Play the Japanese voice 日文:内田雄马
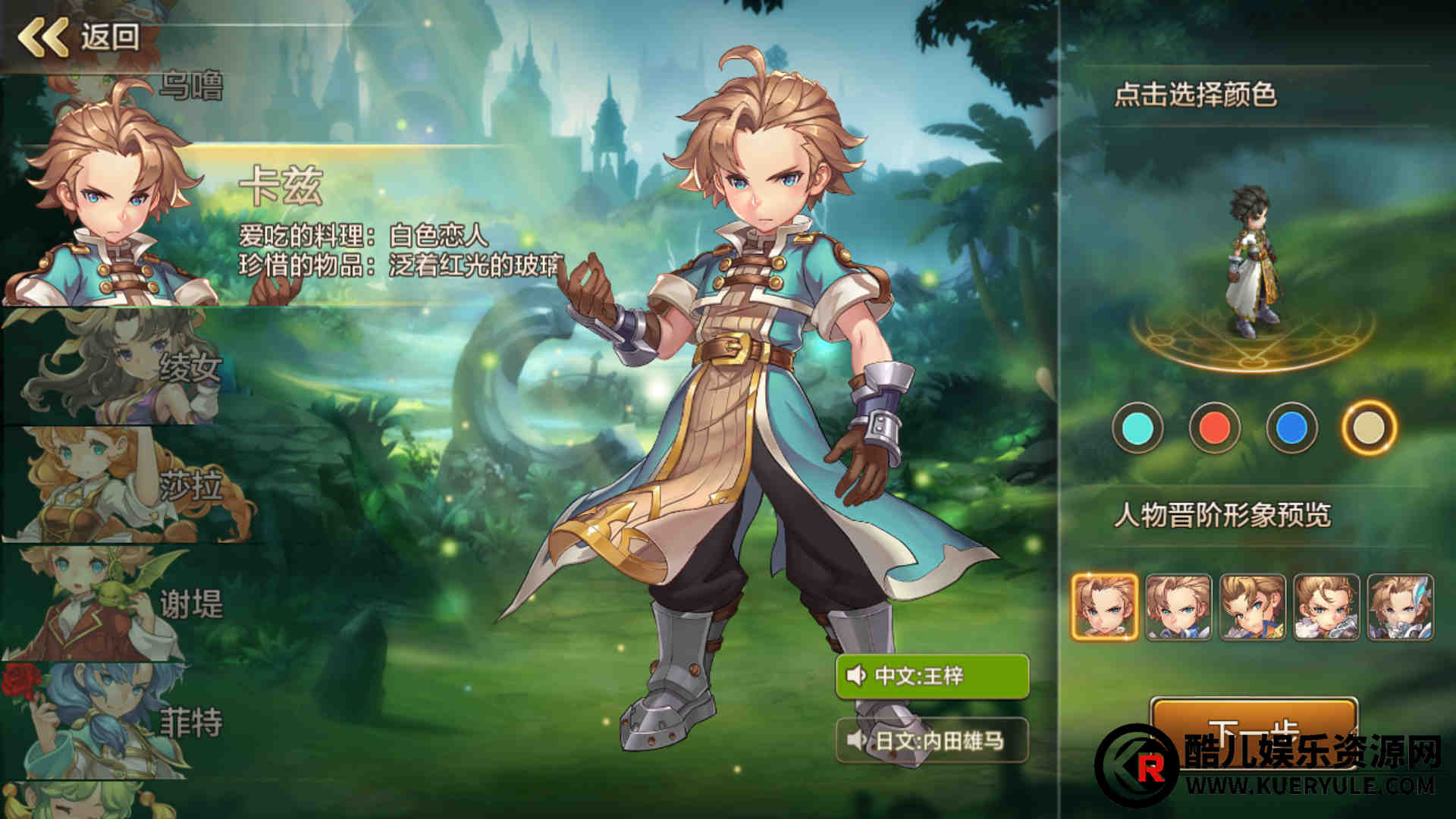1456x819 pixels. point(932,740)
